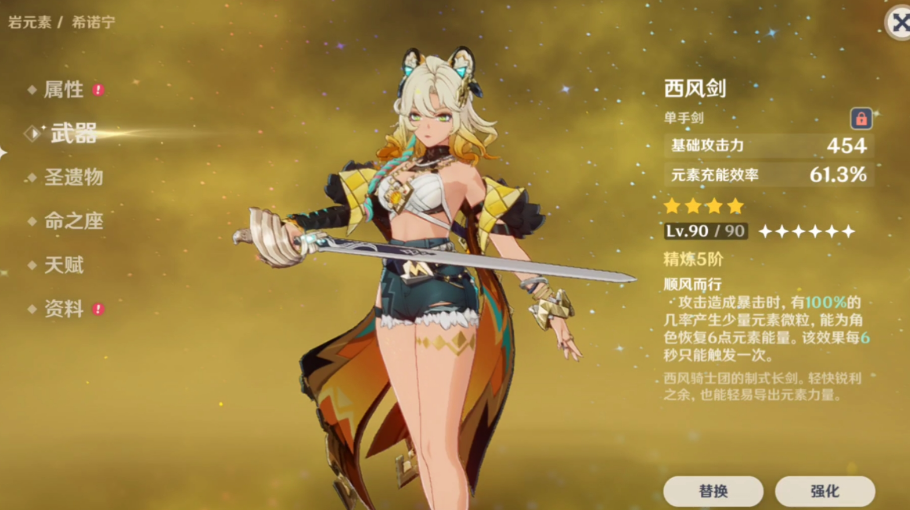Click the 强化 (Enhance) weapon button
Screen dimensions: 910x510
click(x=825, y=491)
